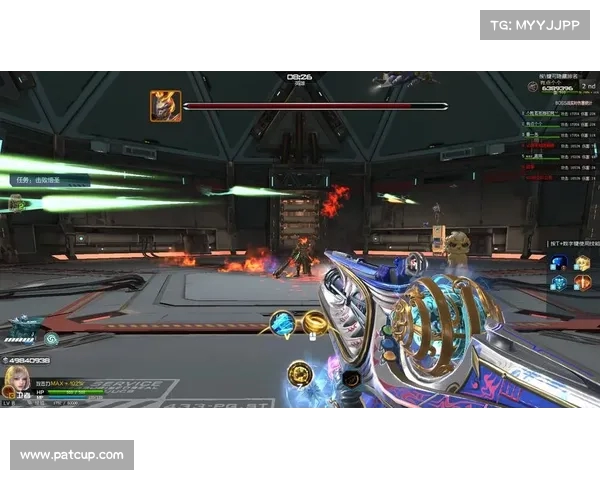Open the www.patcup.com watermark link
Image resolution: width=600 pixels, height=480 pixels.
72,455
